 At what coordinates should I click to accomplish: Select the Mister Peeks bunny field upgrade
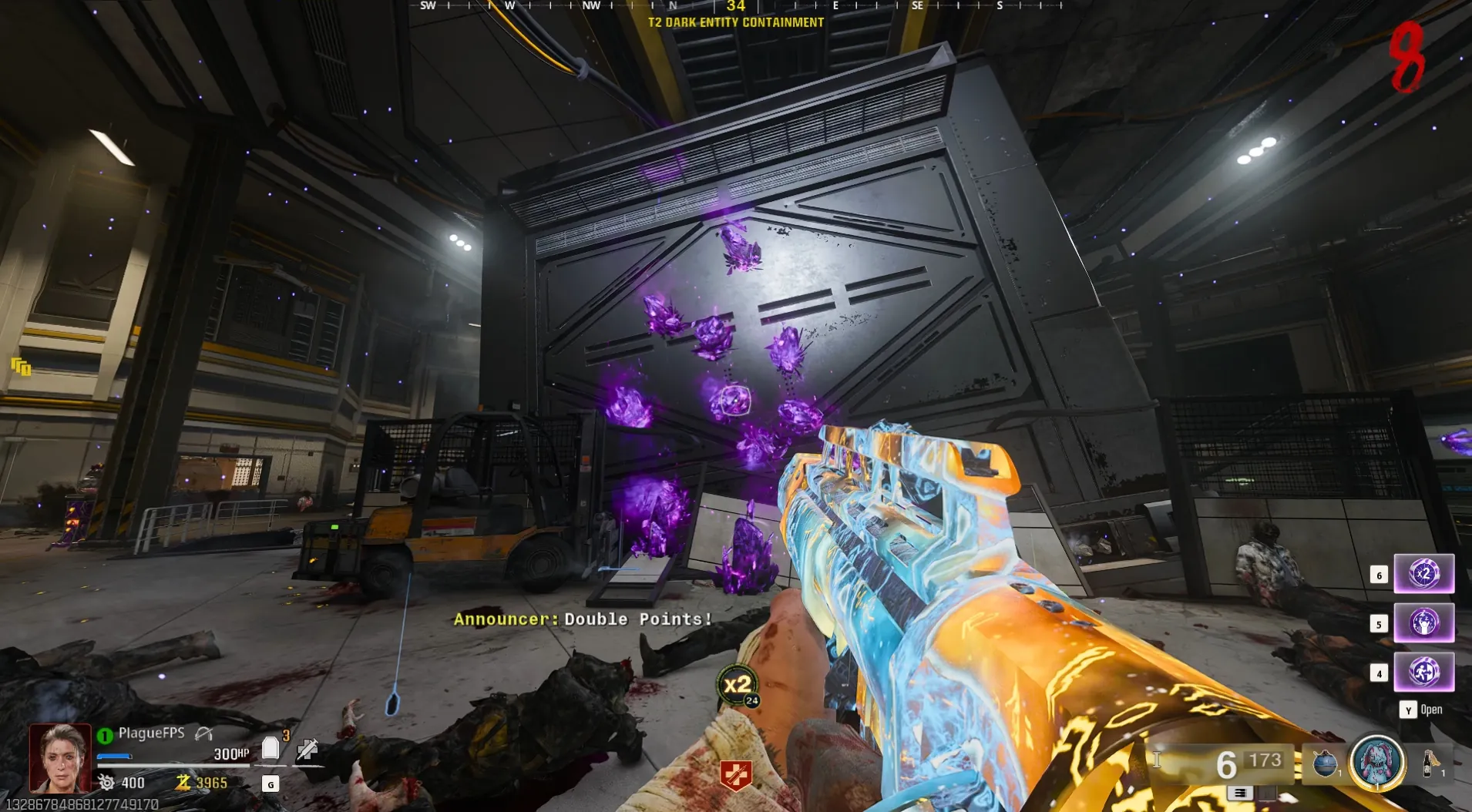click(1376, 762)
